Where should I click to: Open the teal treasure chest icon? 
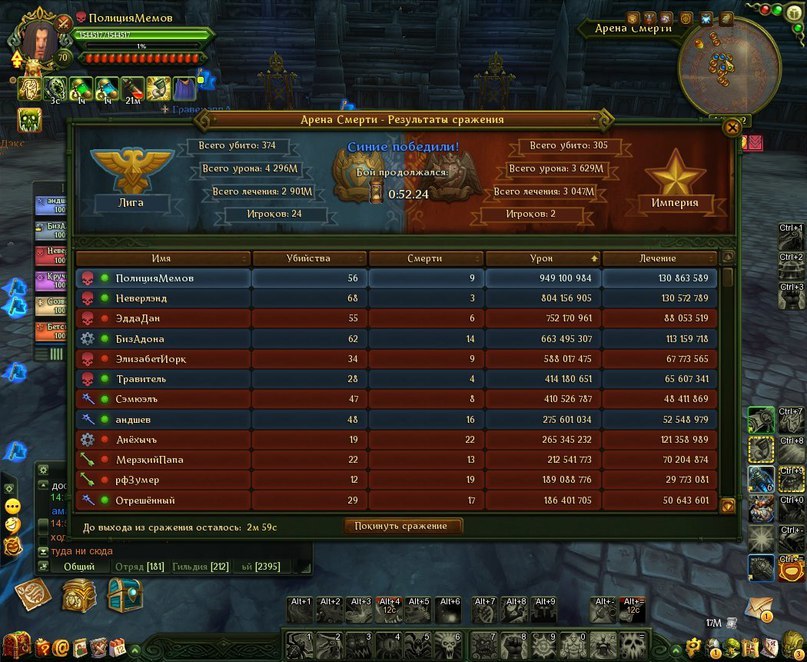tap(123, 597)
